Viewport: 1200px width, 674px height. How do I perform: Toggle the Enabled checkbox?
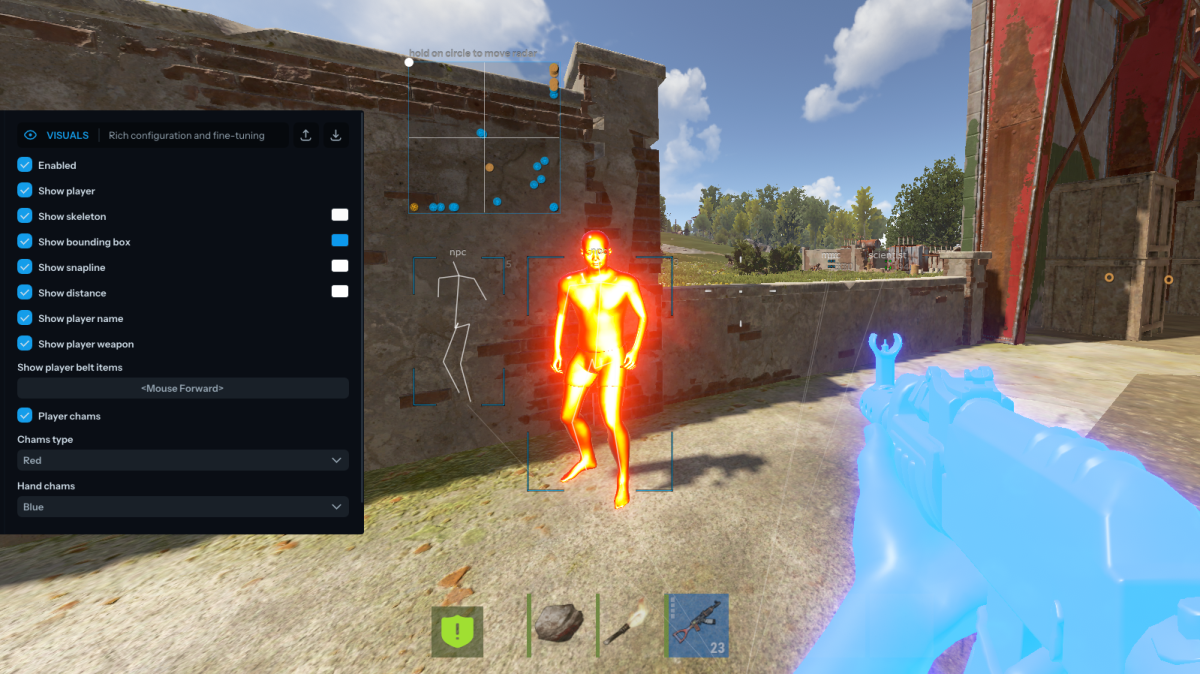(x=25, y=165)
